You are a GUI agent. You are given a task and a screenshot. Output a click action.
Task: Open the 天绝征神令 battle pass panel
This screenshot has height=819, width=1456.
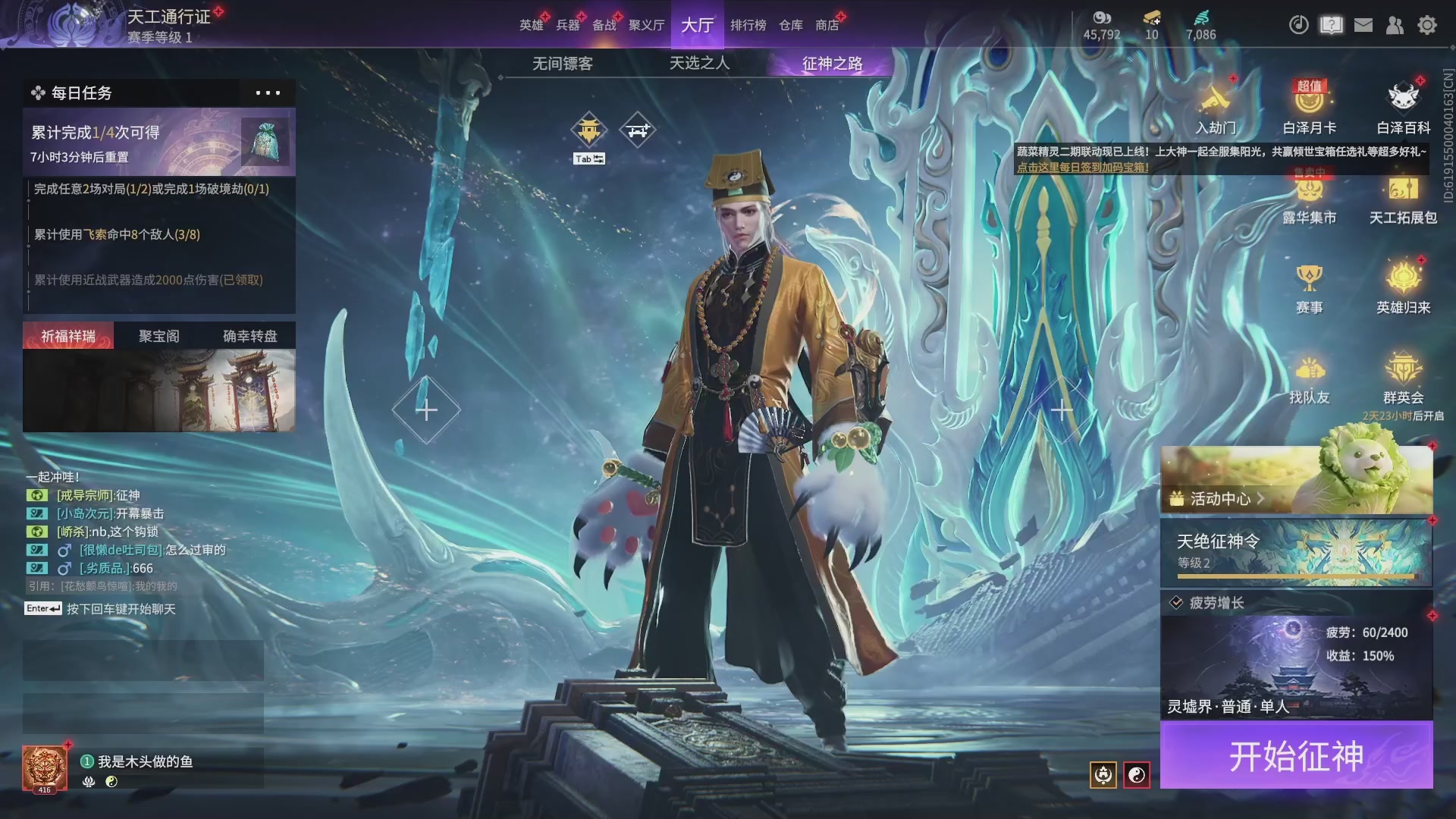pyautogui.click(x=1296, y=552)
